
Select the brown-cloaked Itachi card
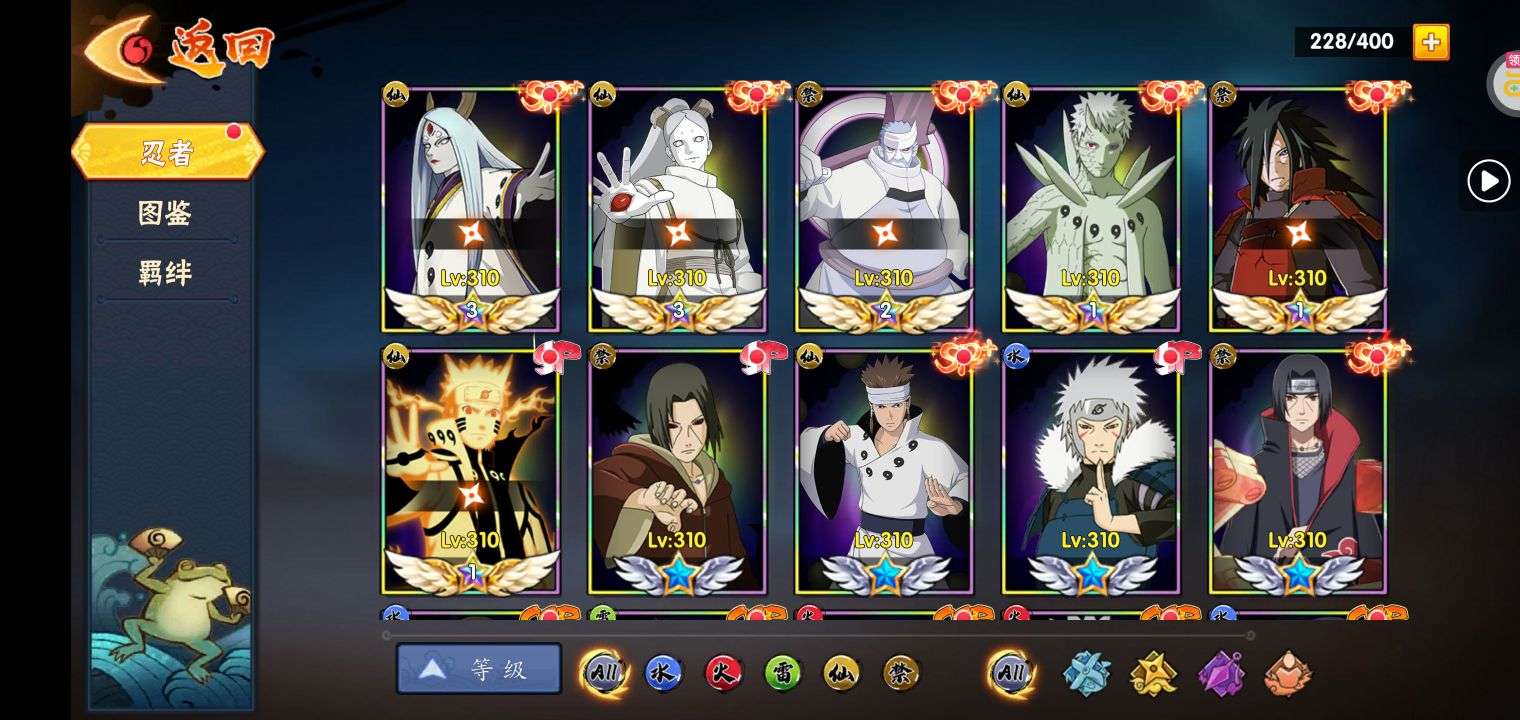tap(677, 470)
